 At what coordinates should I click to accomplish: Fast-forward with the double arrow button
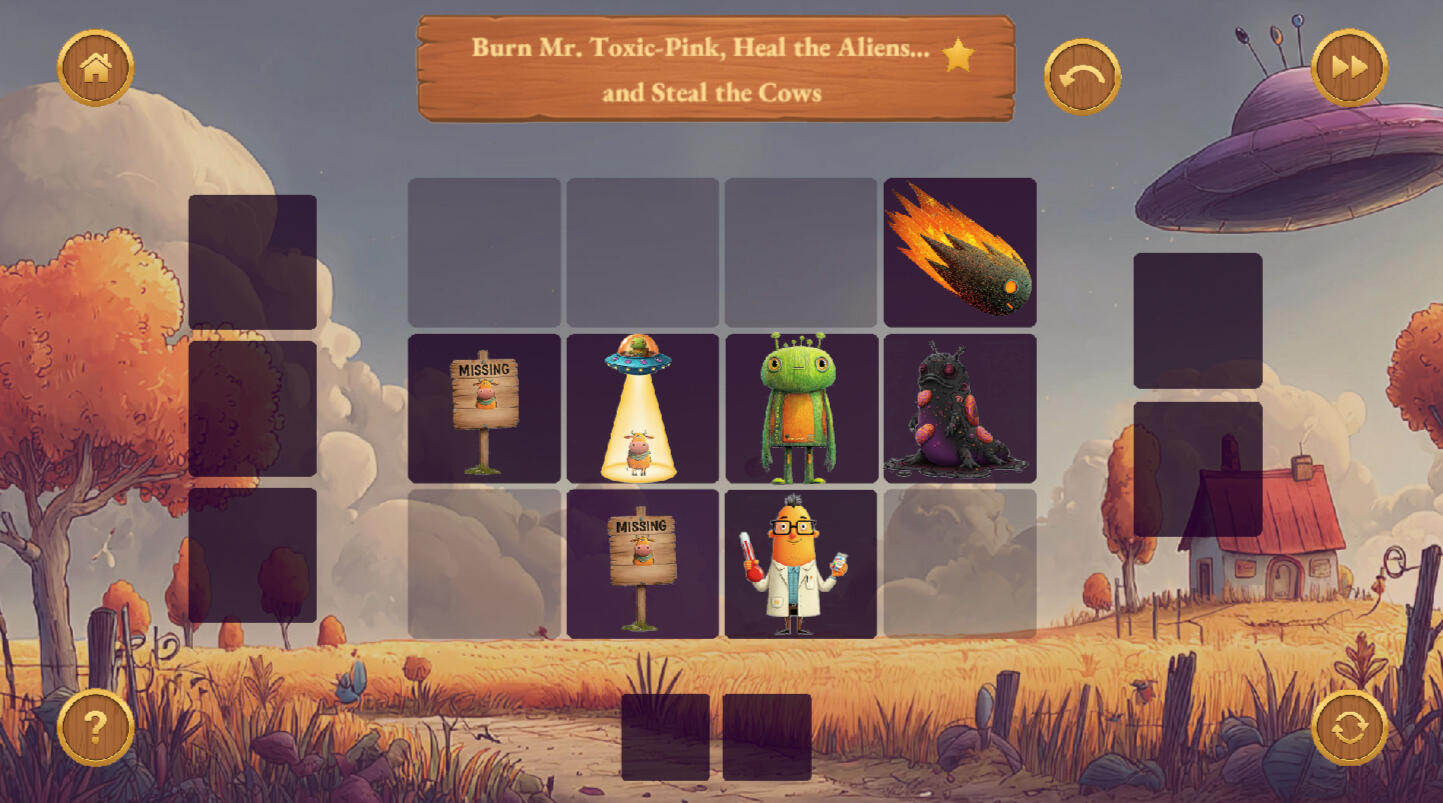pyautogui.click(x=1349, y=68)
